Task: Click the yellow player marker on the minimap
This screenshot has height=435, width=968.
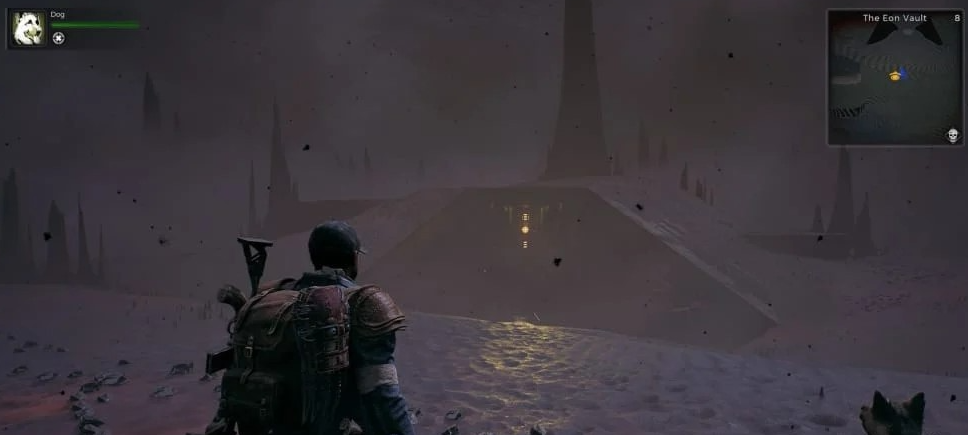Action: [894, 75]
